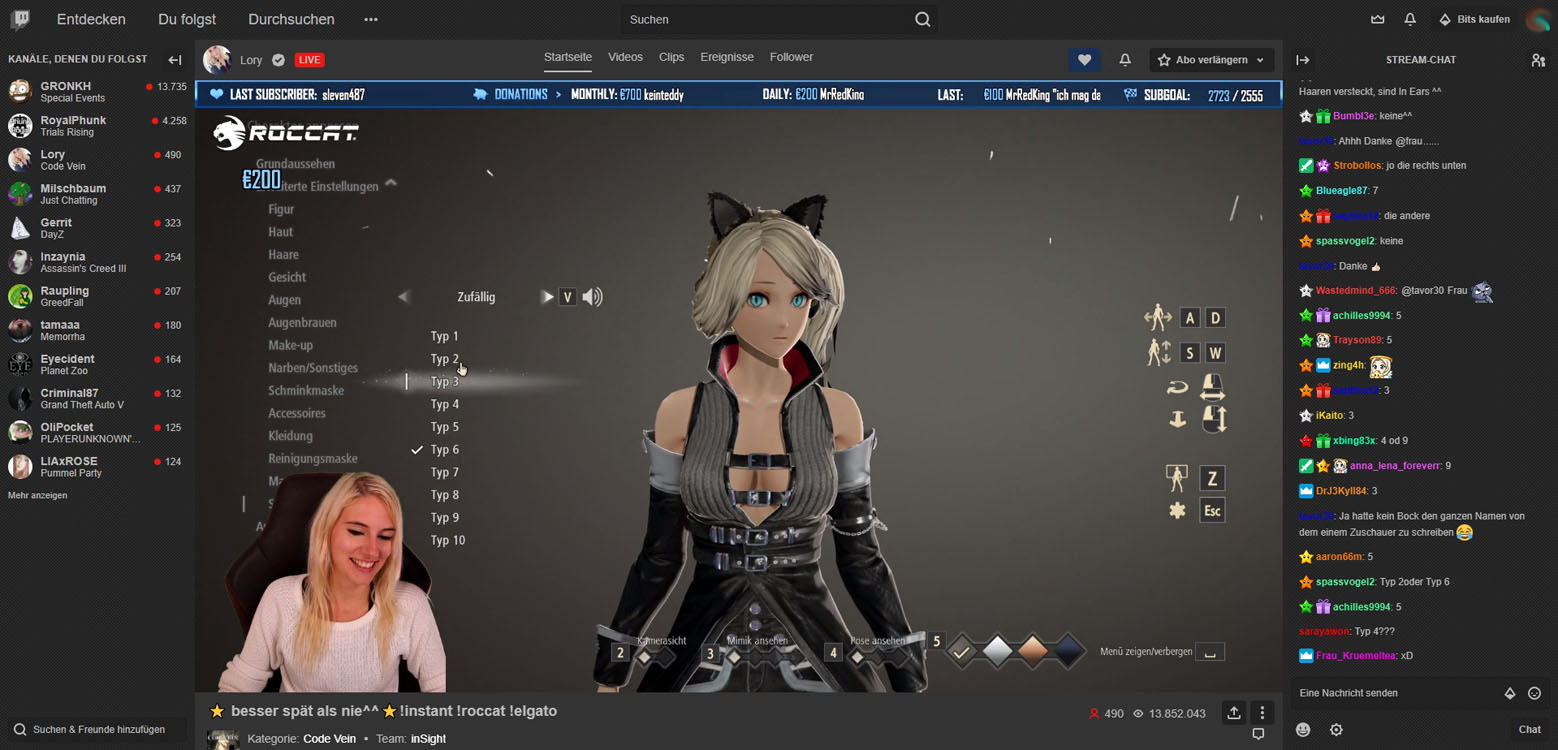Open the Make-up category
1558x750 pixels.
coord(290,346)
